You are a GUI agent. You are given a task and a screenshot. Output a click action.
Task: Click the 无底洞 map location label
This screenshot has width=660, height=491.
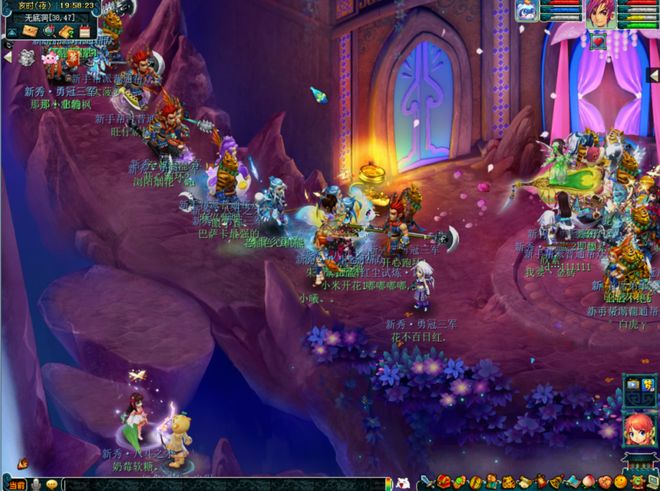coord(48,18)
